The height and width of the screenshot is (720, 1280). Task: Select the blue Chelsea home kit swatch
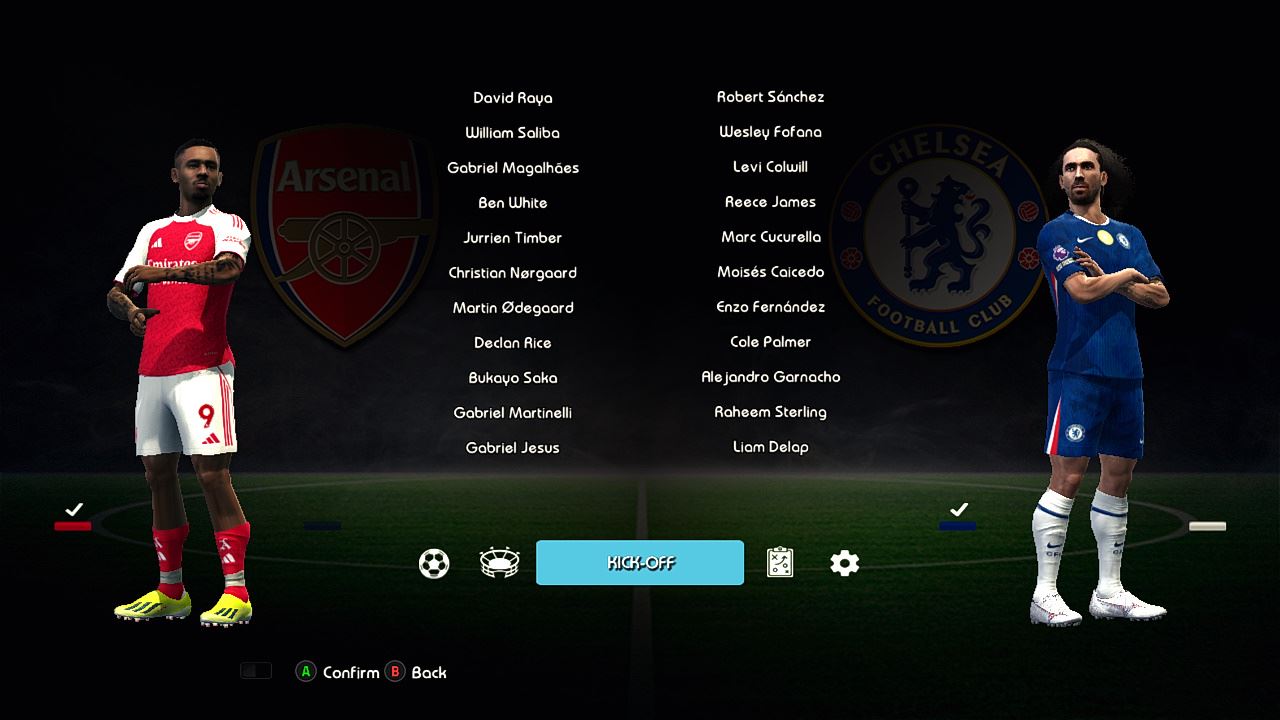click(x=957, y=526)
